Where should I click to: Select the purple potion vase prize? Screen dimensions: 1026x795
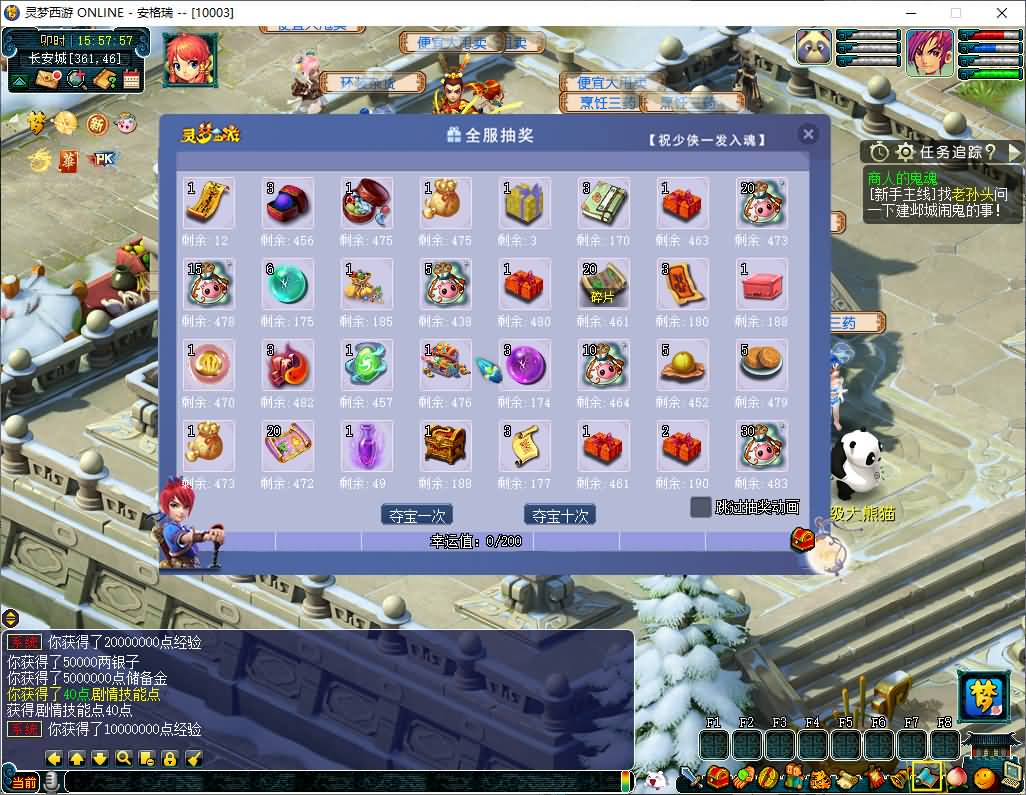click(x=367, y=446)
